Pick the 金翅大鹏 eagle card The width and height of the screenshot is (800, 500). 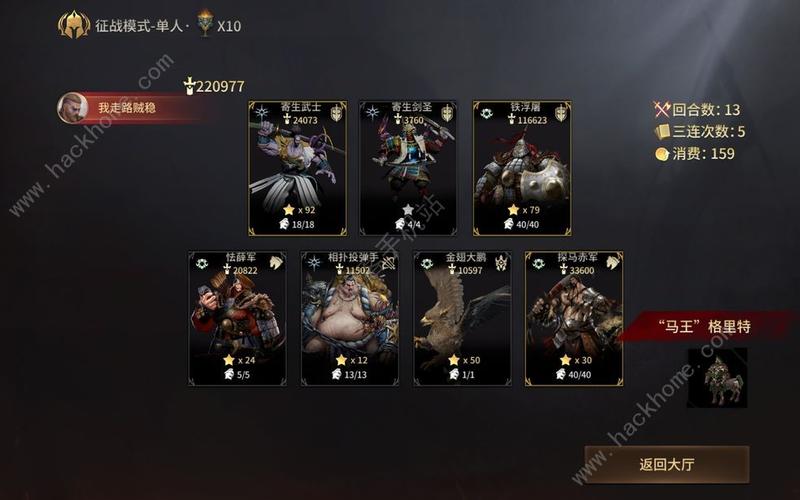point(462,318)
